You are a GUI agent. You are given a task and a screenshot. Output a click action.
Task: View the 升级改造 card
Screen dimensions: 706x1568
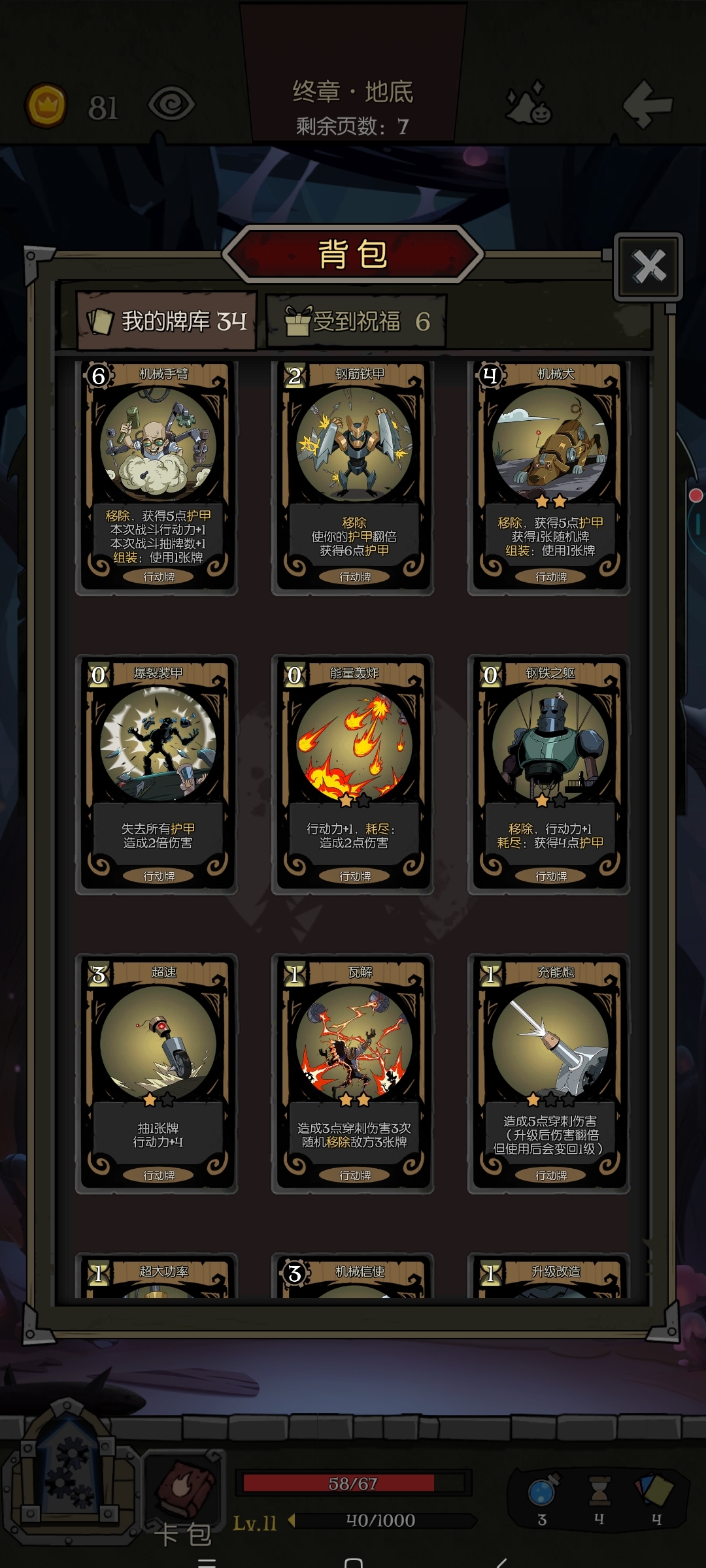click(549, 1277)
